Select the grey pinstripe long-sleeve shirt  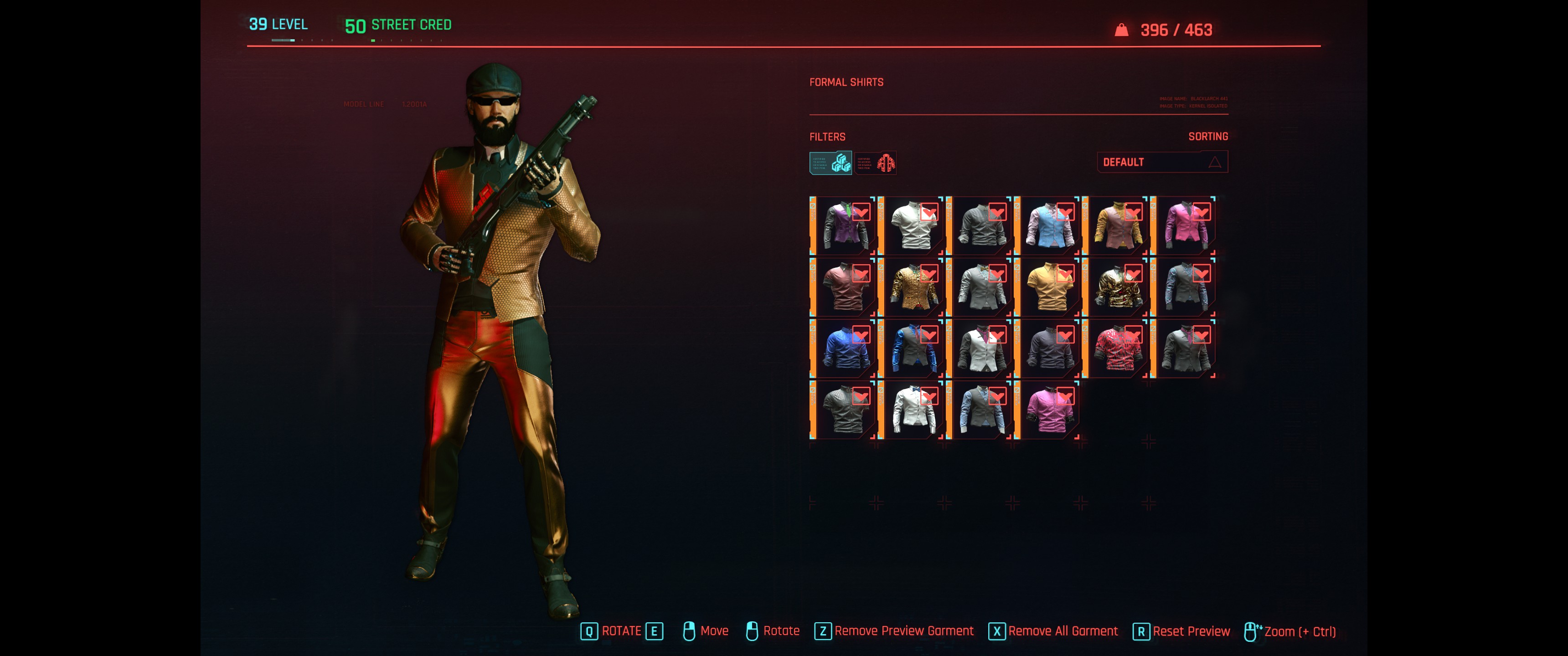(x=980, y=226)
